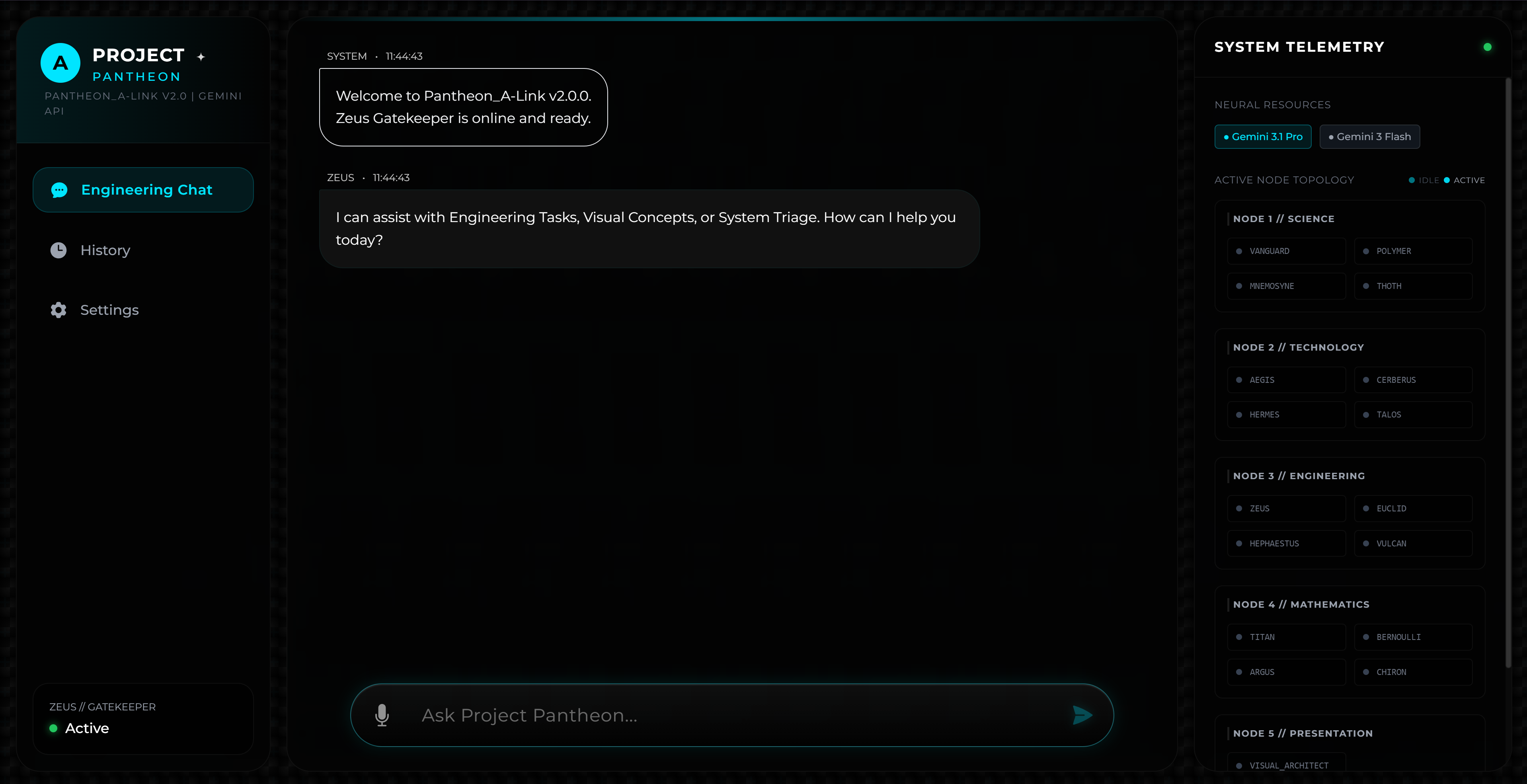1527x784 pixels.
Task: Click the Settings gear icon
Action: 59,309
